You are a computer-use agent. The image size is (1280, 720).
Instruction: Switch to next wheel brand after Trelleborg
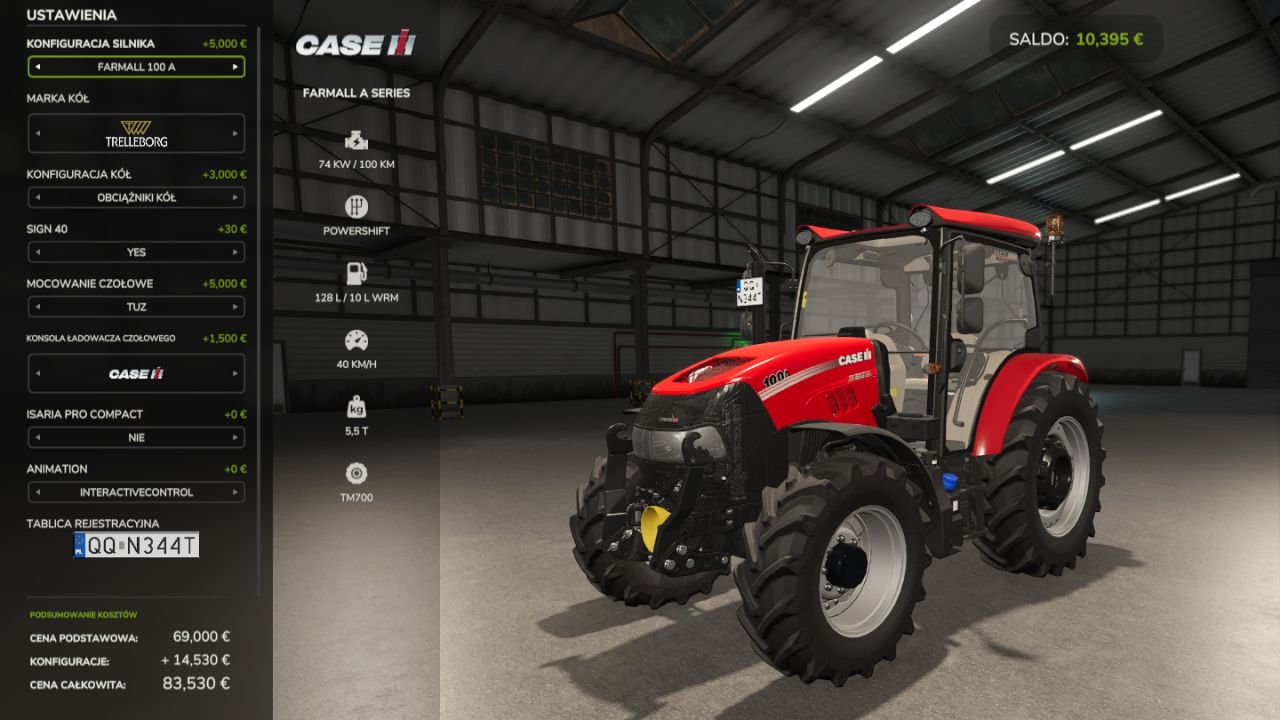235,133
